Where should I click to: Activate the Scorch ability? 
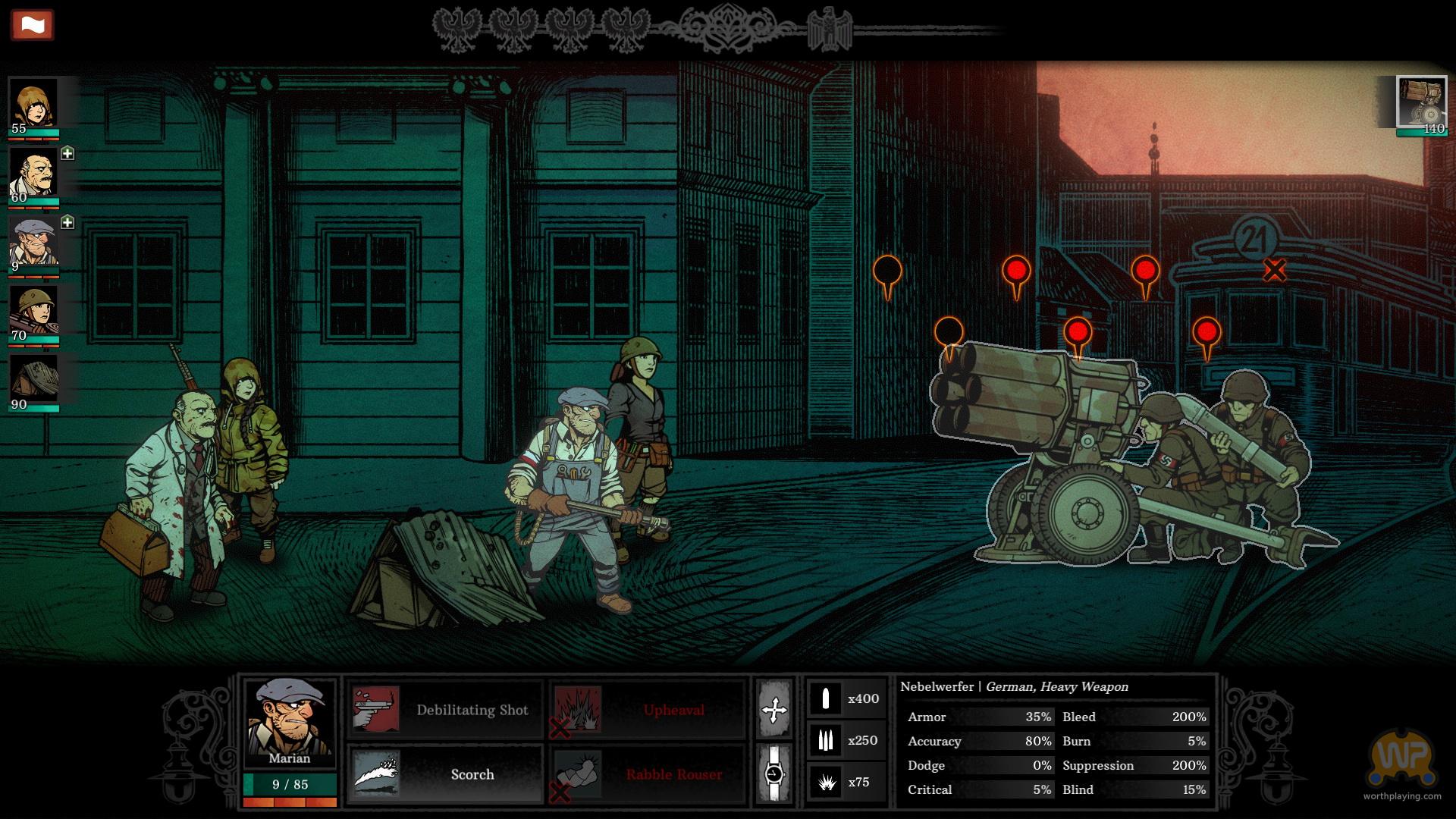[x=444, y=774]
